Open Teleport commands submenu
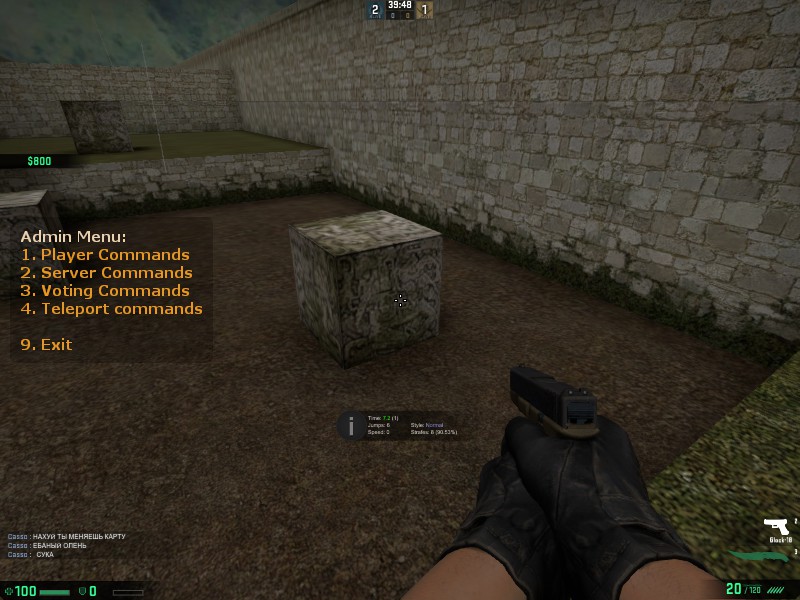Viewport: 800px width, 600px height. point(112,309)
